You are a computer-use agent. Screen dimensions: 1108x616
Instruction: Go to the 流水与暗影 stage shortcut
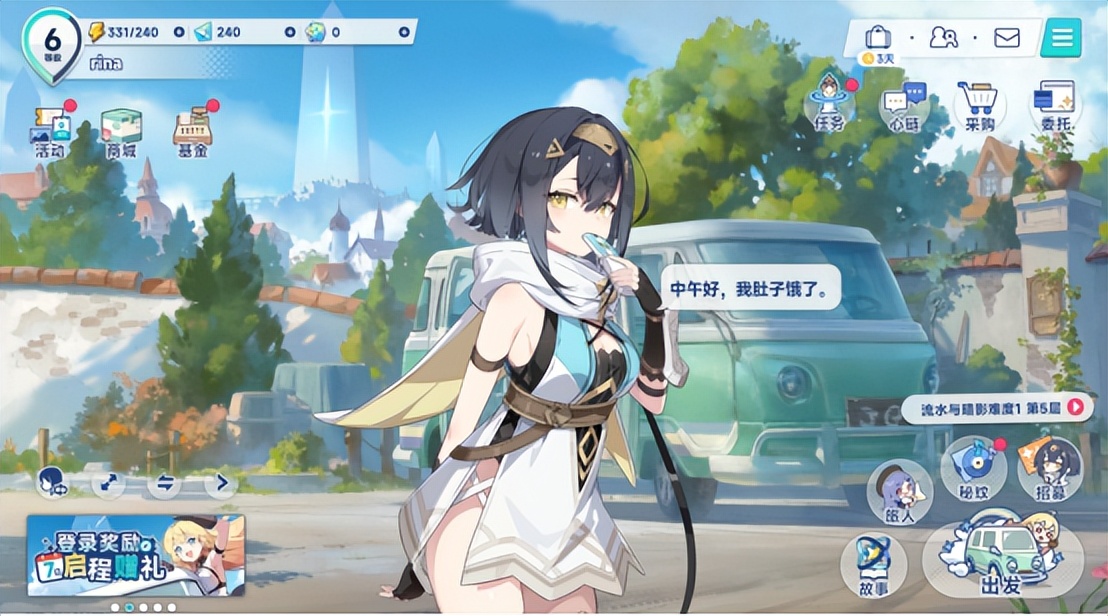pyautogui.click(x=992, y=406)
